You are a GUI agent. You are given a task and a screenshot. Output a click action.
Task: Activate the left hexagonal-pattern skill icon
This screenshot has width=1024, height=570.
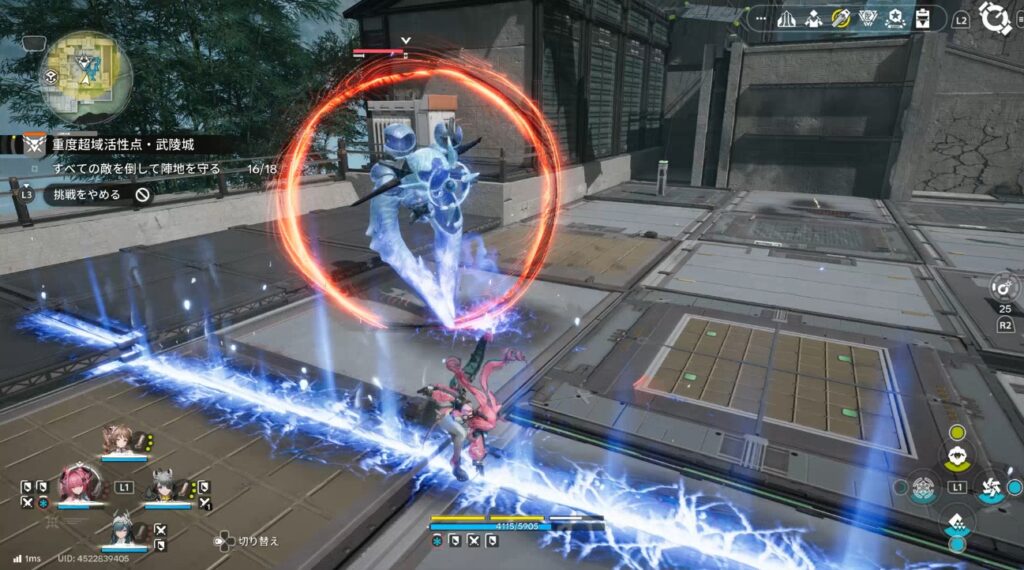pos(924,487)
